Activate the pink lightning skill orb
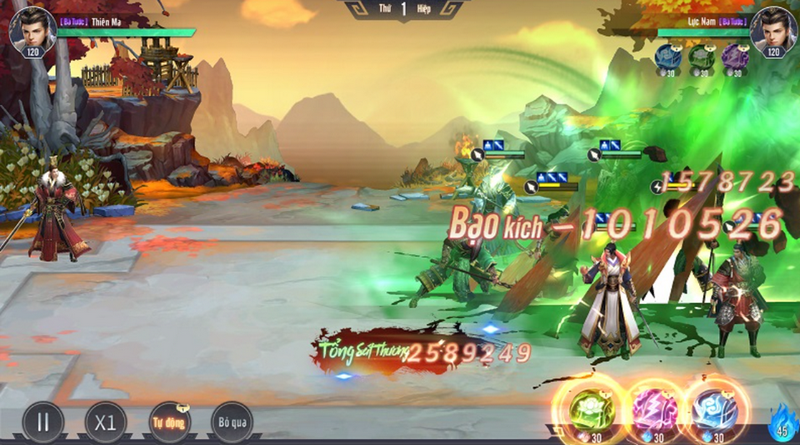Viewport: 800px width, 445px height. point(654,409)
